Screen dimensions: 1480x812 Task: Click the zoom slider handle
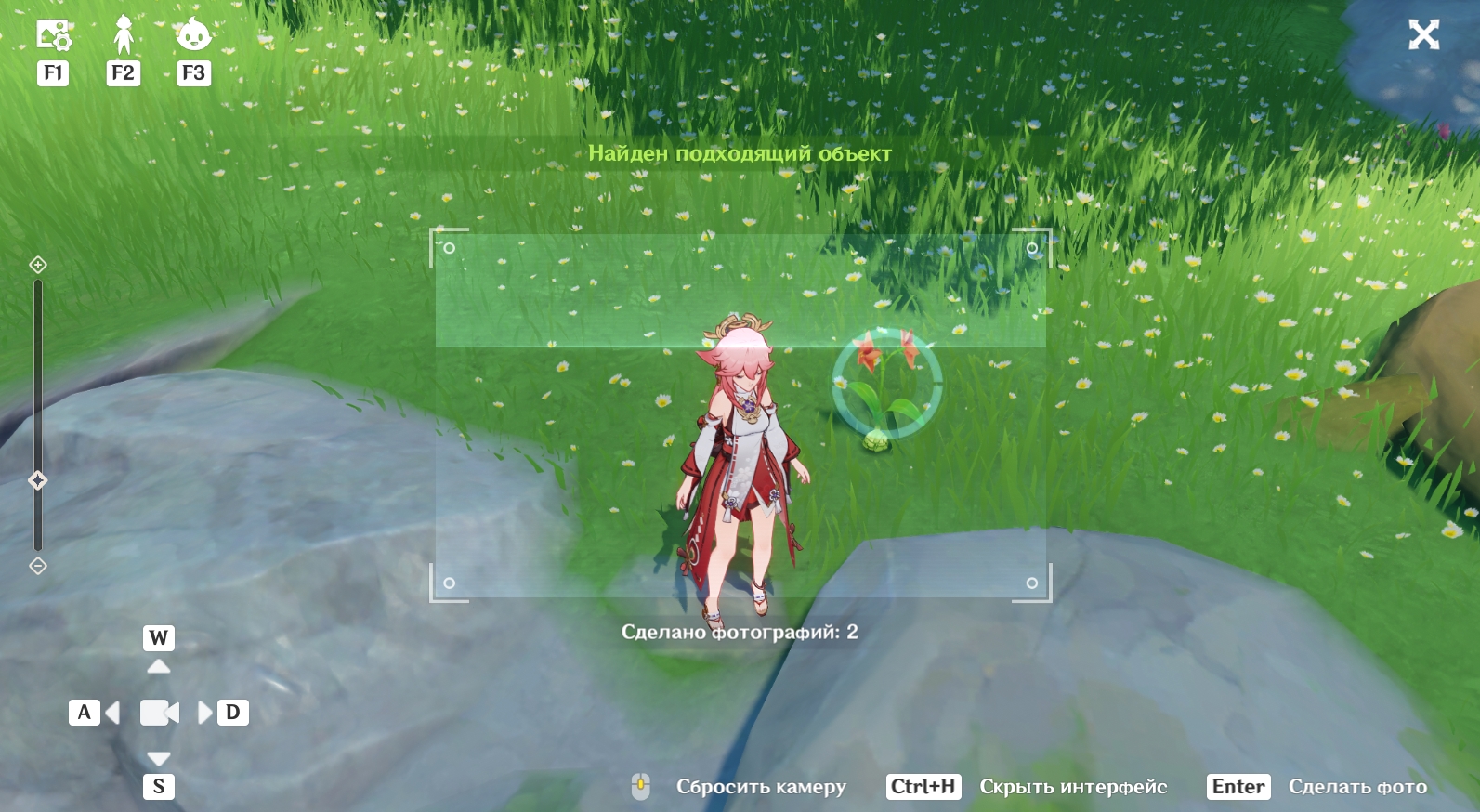tap(38, 480)
